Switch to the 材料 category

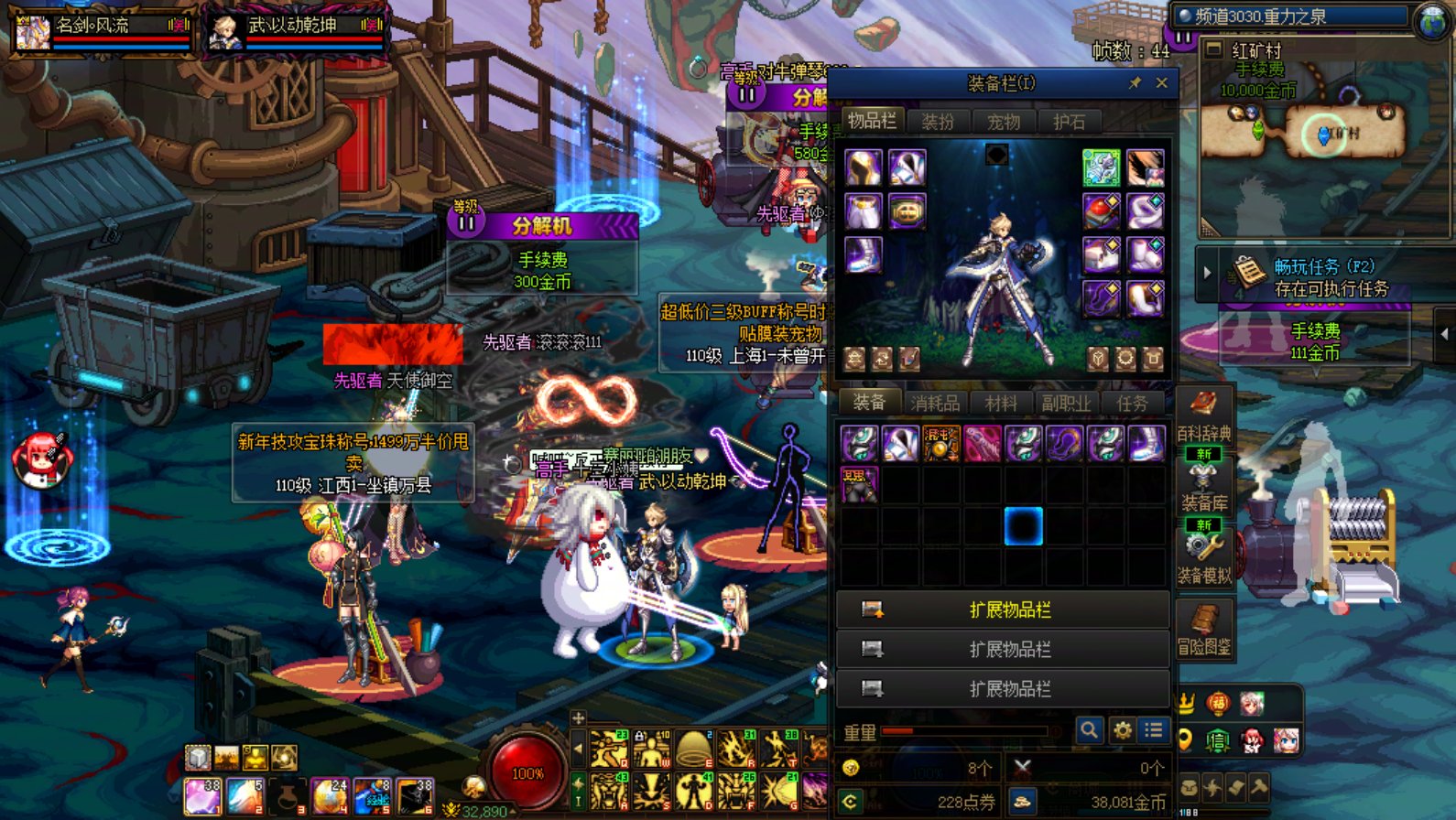1001,403
